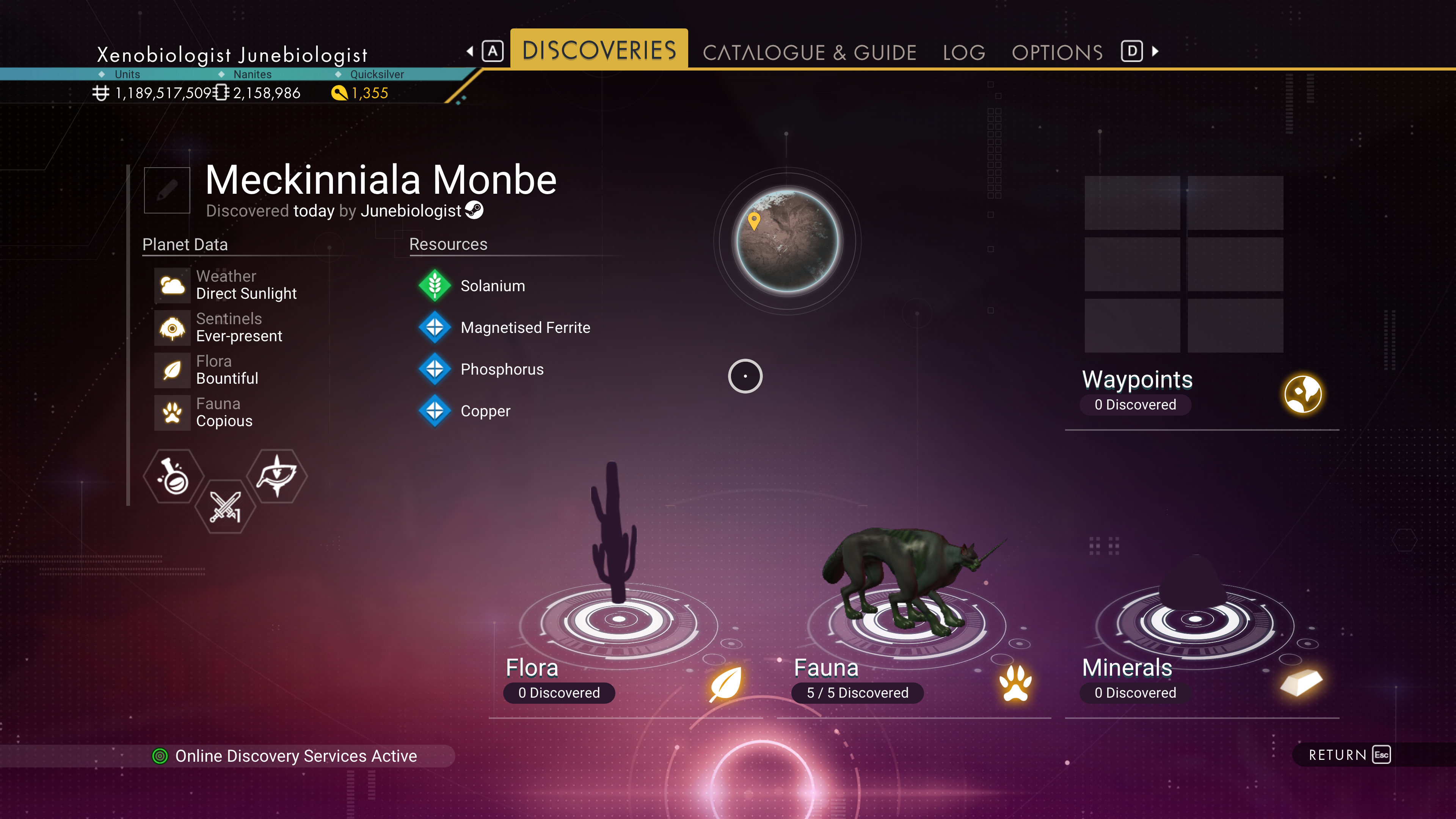Click the previous tab arrow

(x=470, y=52)
